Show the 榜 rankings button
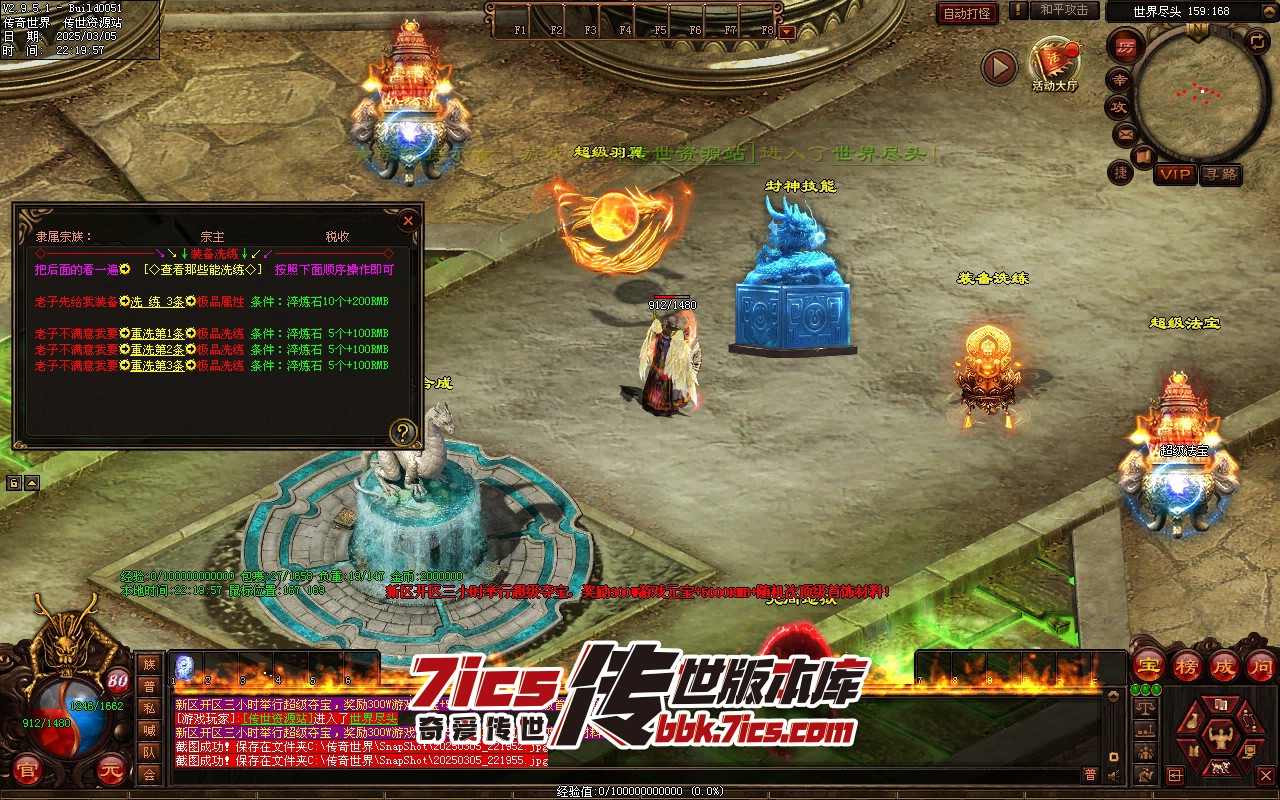The height and width of the screenshot is (800, 1280). [1186, 665]
